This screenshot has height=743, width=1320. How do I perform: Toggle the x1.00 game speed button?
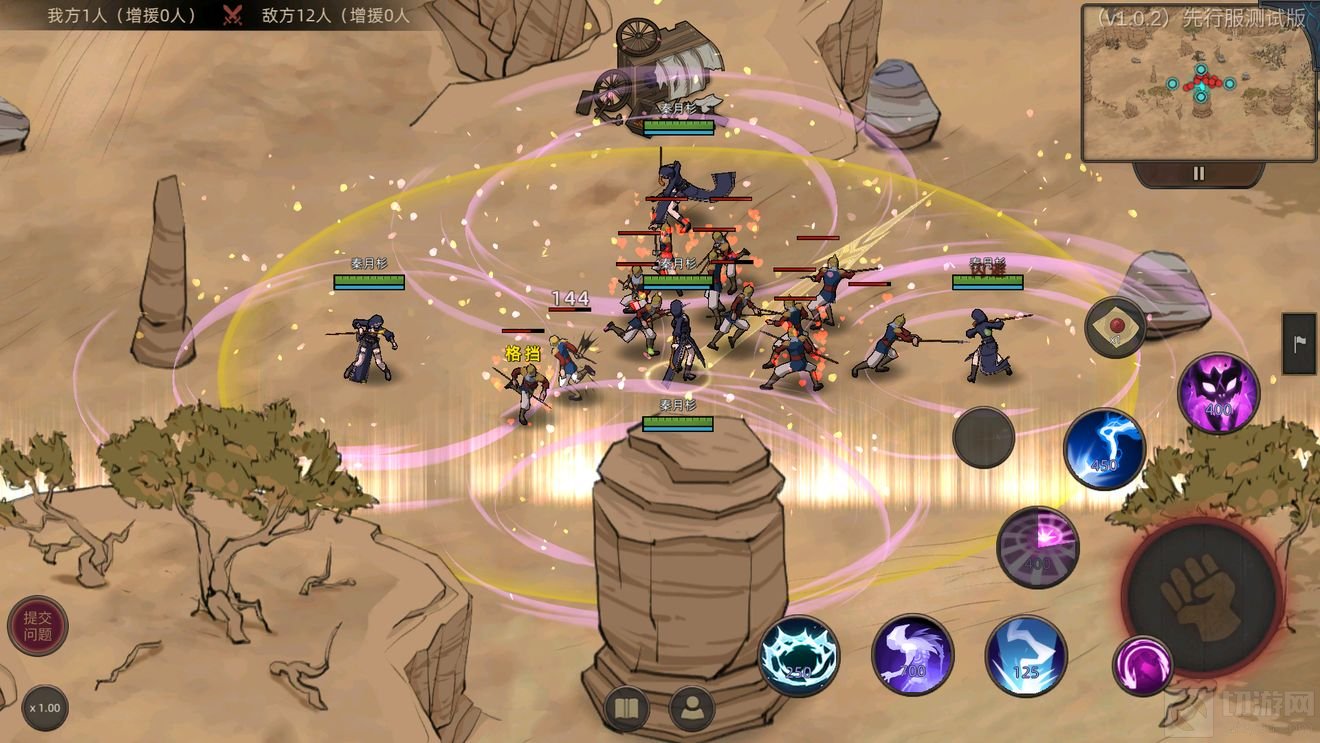[44, 708]
